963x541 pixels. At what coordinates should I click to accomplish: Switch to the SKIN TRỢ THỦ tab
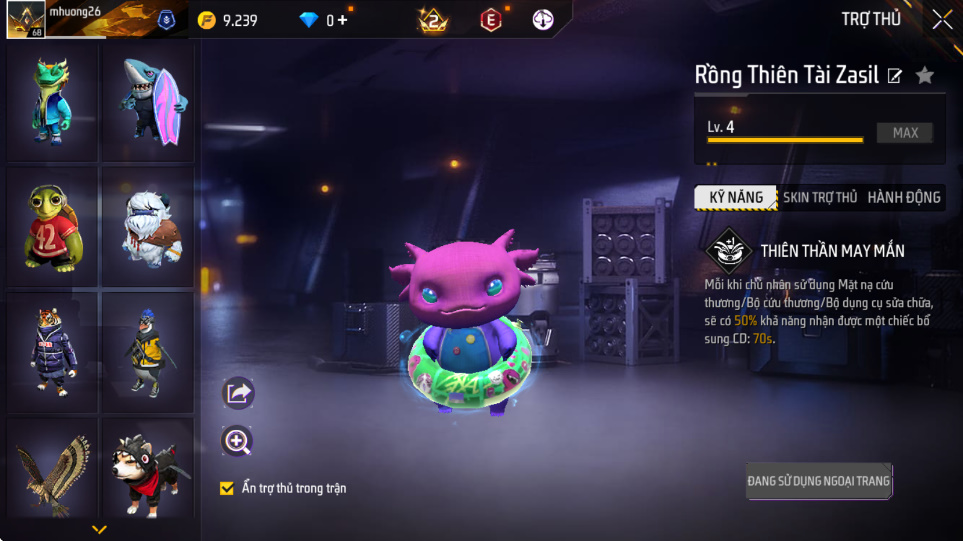(x=819, y=198)
